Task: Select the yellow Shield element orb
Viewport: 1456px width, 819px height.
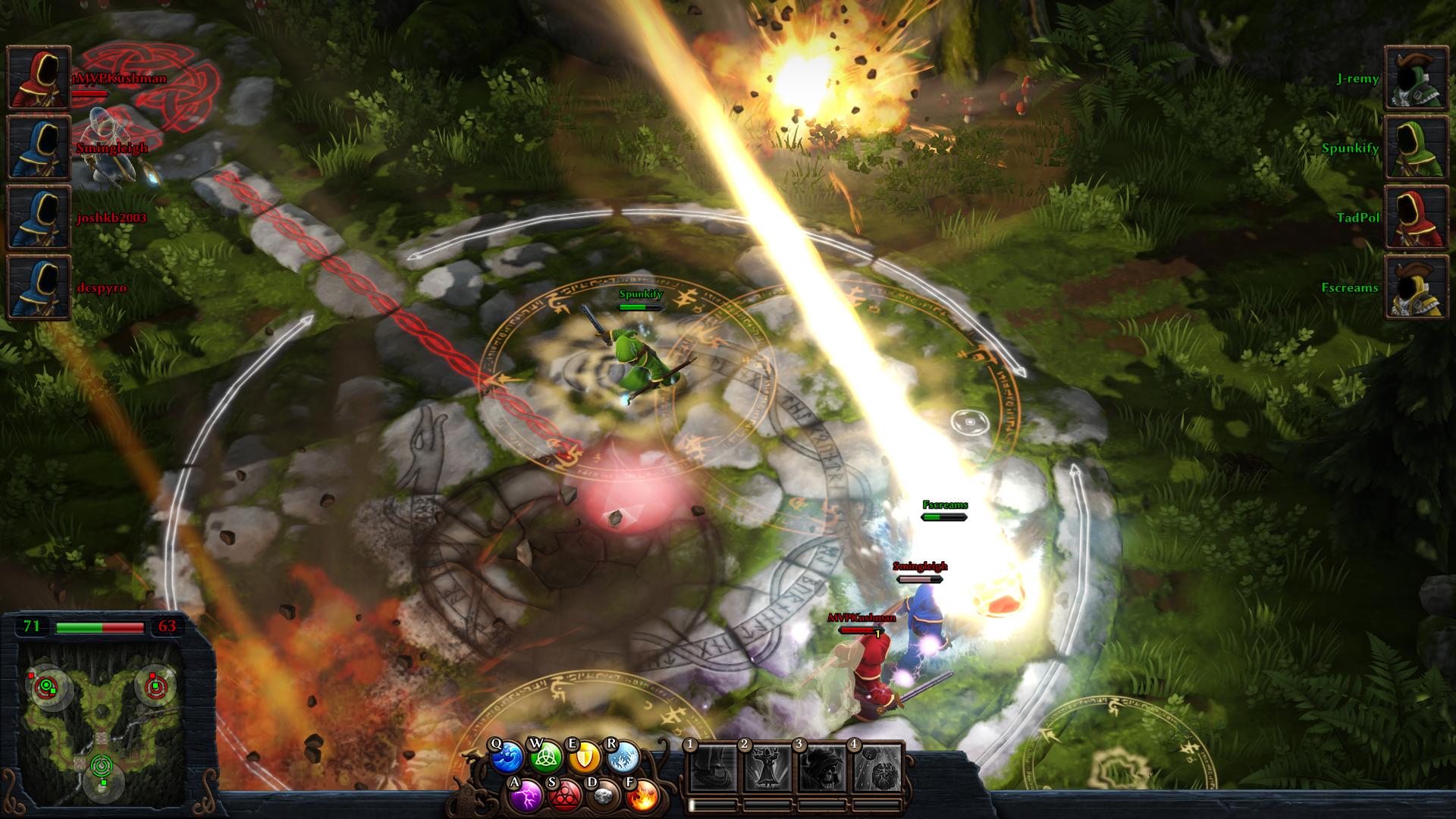Action: tap(584, 758)
